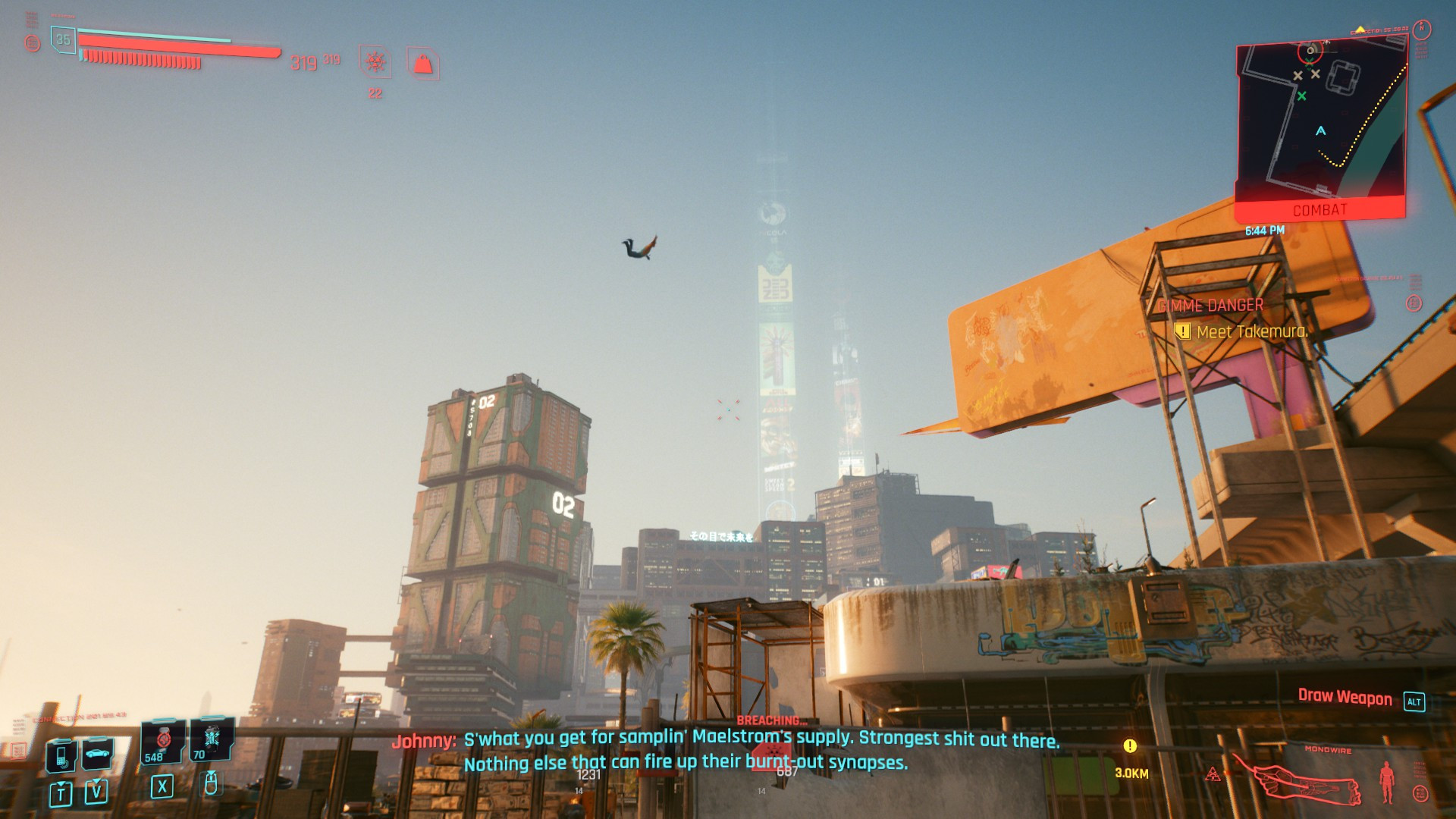Use the healing consumable slot showing 548
1456x819 pixels.
click(x=163, y=741)
